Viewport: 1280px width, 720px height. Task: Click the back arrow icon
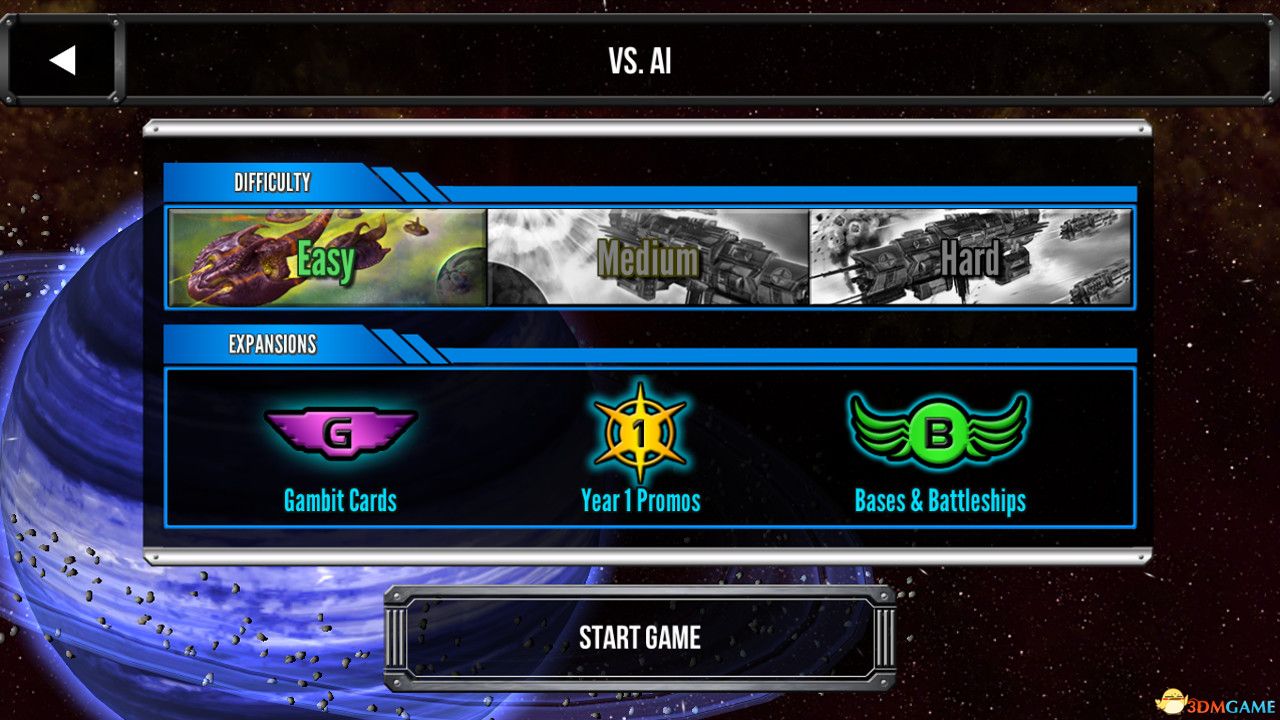[62, 59]
